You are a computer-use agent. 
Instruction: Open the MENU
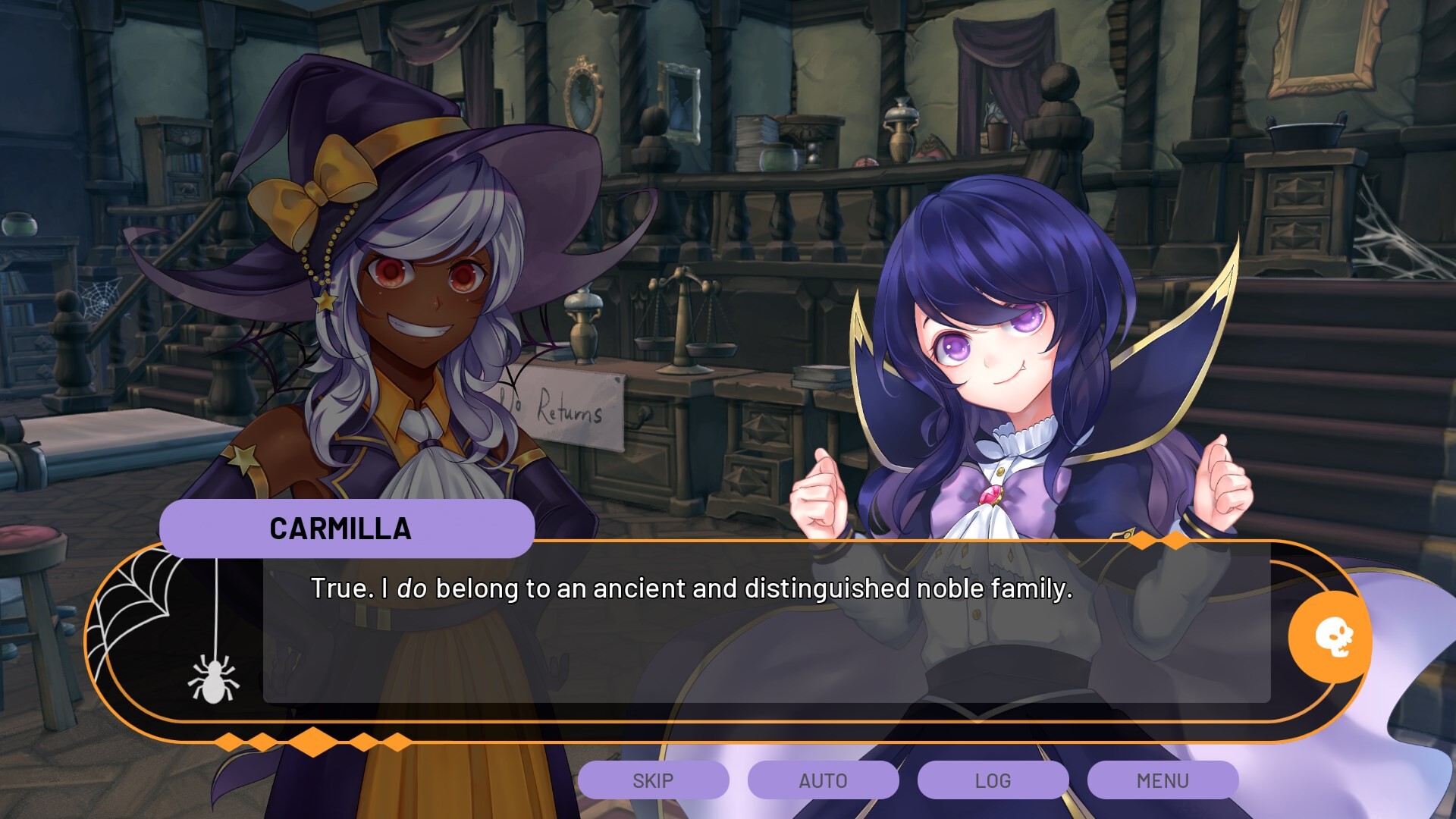(x=1163, y=780)
